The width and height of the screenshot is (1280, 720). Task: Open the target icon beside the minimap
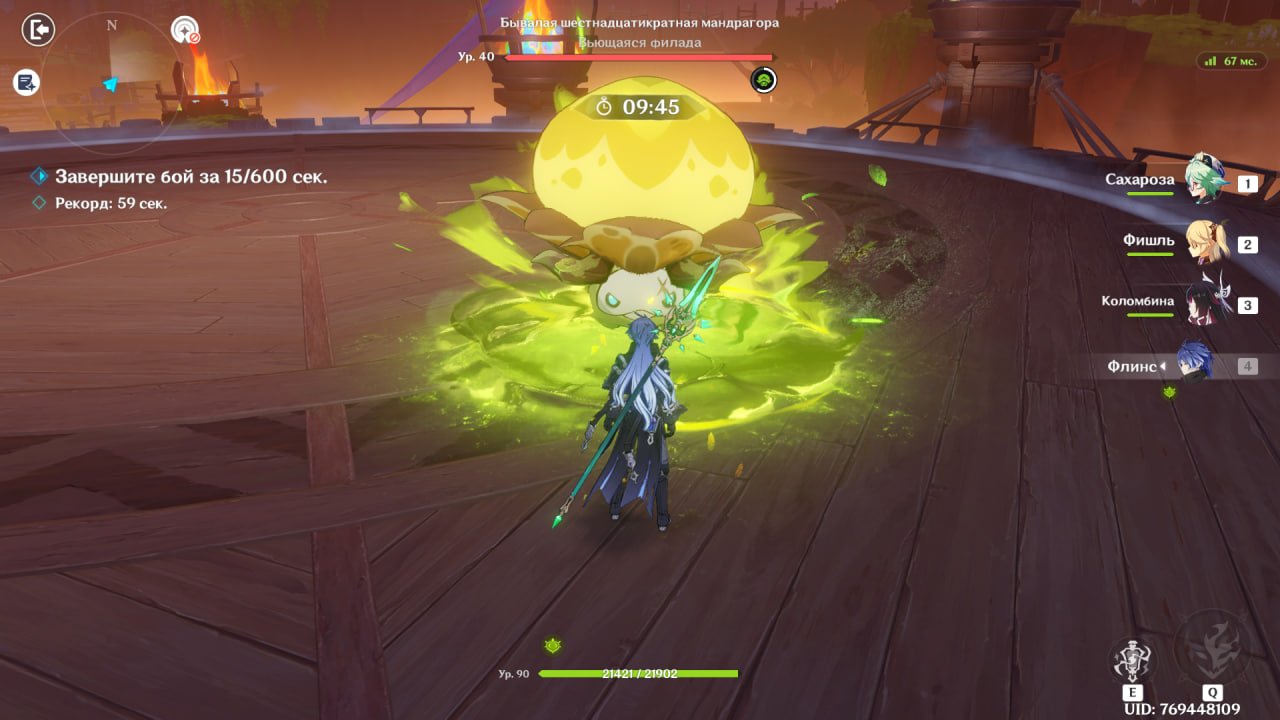[x=185, y=31]
